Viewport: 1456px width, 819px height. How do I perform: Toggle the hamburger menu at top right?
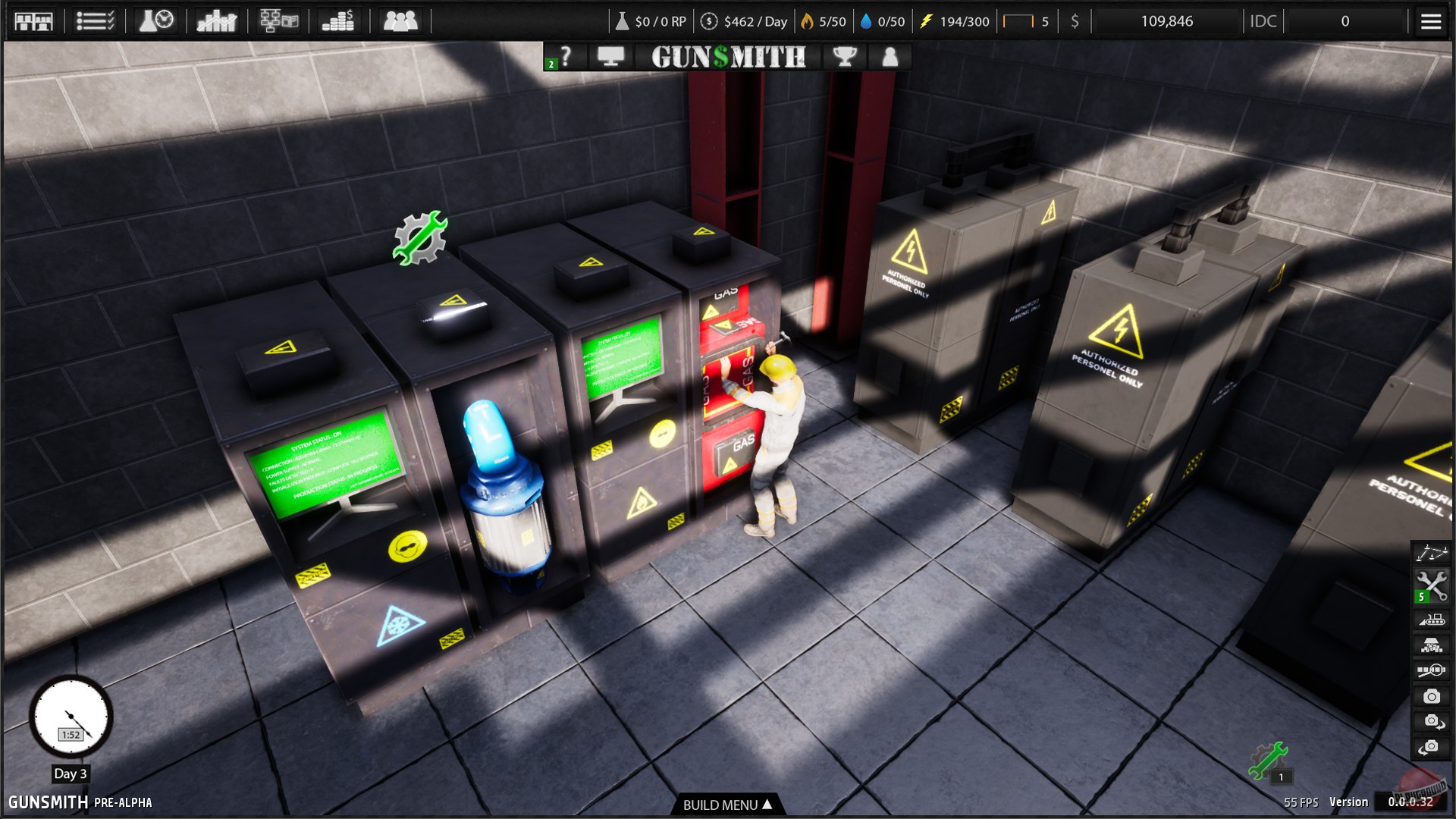(1430, 20)
